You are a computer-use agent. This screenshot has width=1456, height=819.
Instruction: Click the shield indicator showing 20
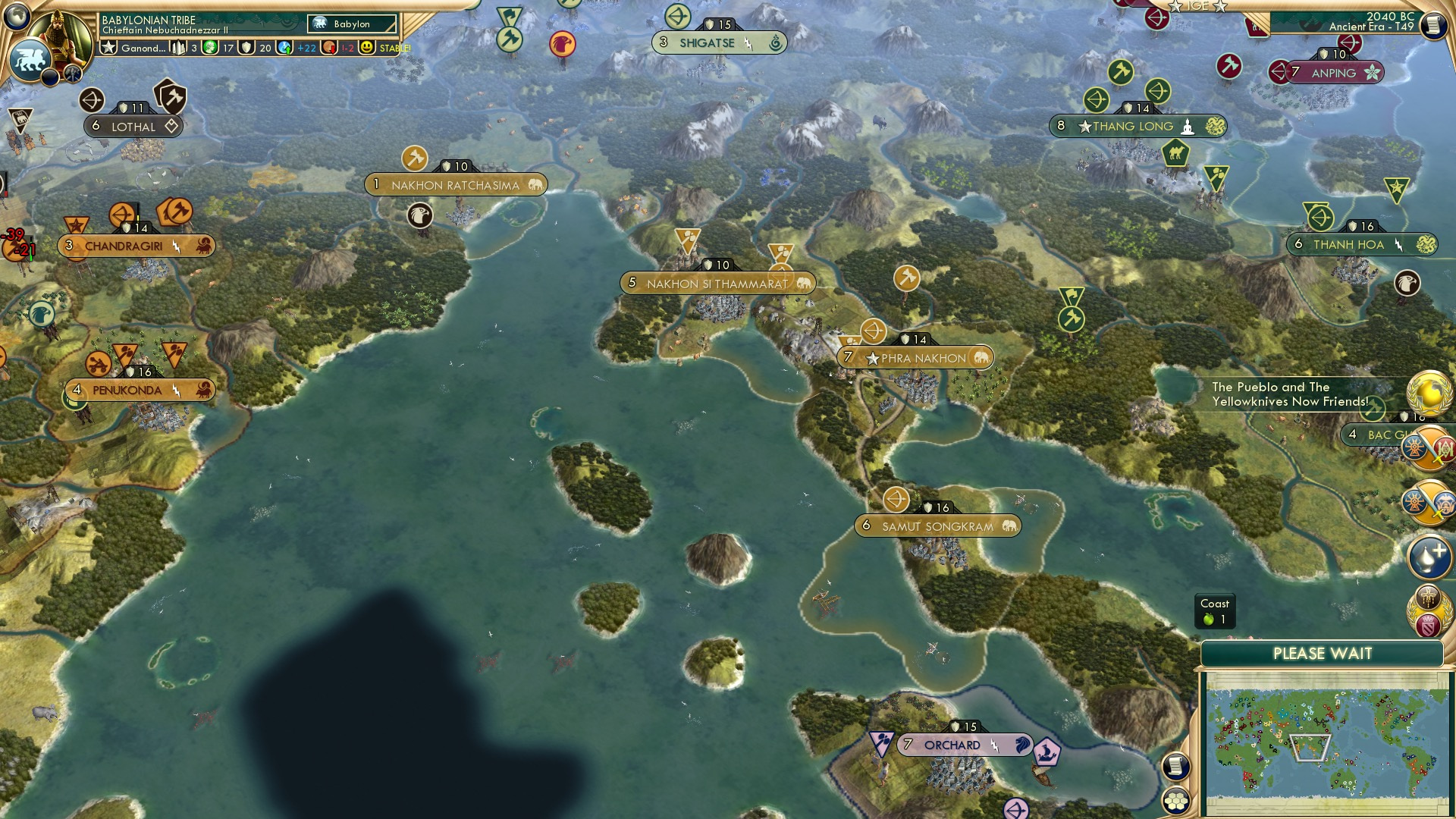[245, 48]
